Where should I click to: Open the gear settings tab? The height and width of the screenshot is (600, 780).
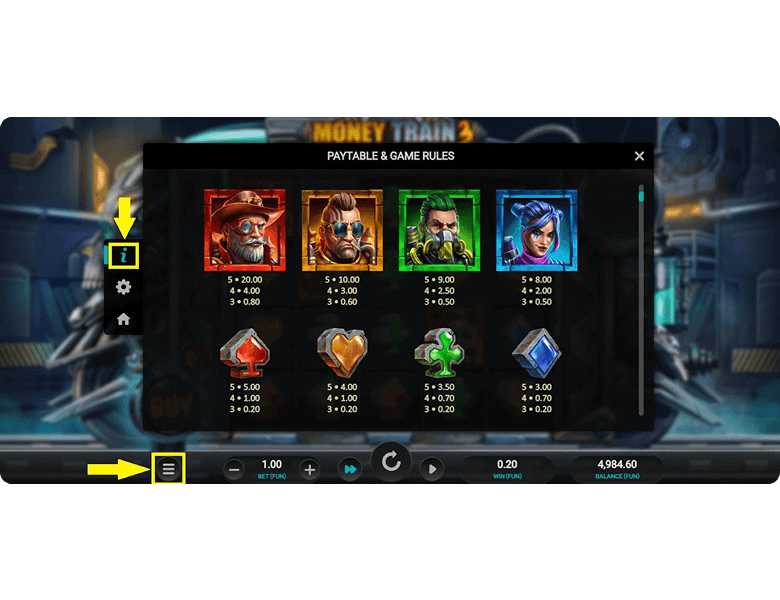point(123,288)
